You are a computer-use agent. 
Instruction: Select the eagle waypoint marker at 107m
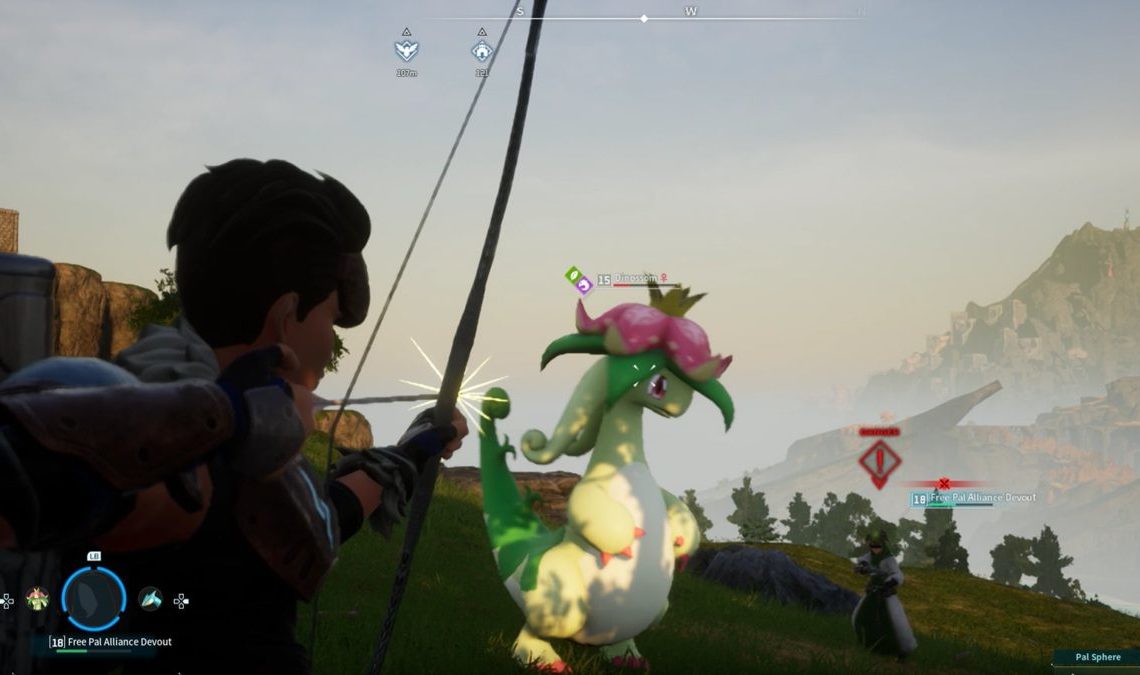tap(406, 50)
